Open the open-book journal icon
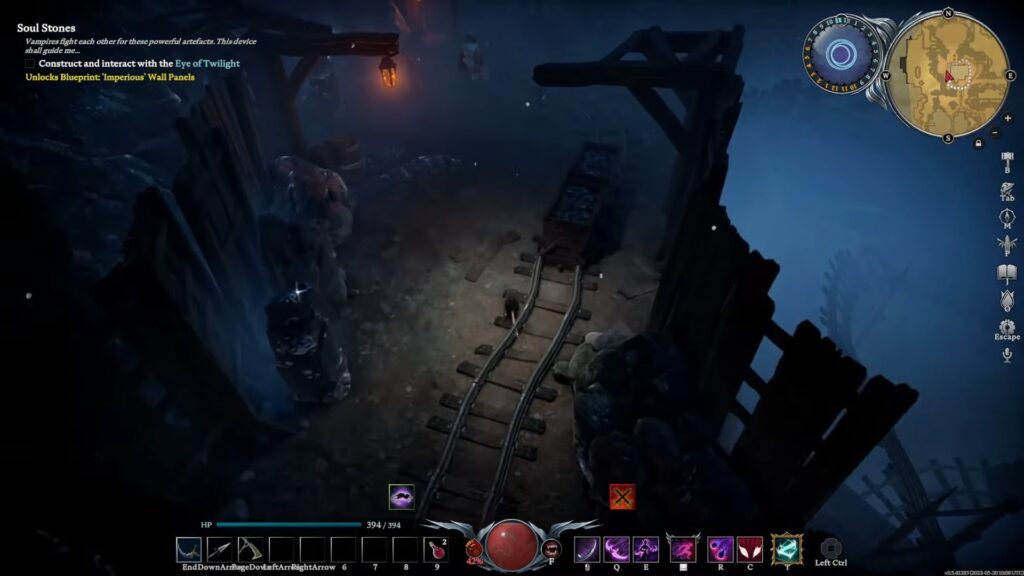 (1007, 273)
